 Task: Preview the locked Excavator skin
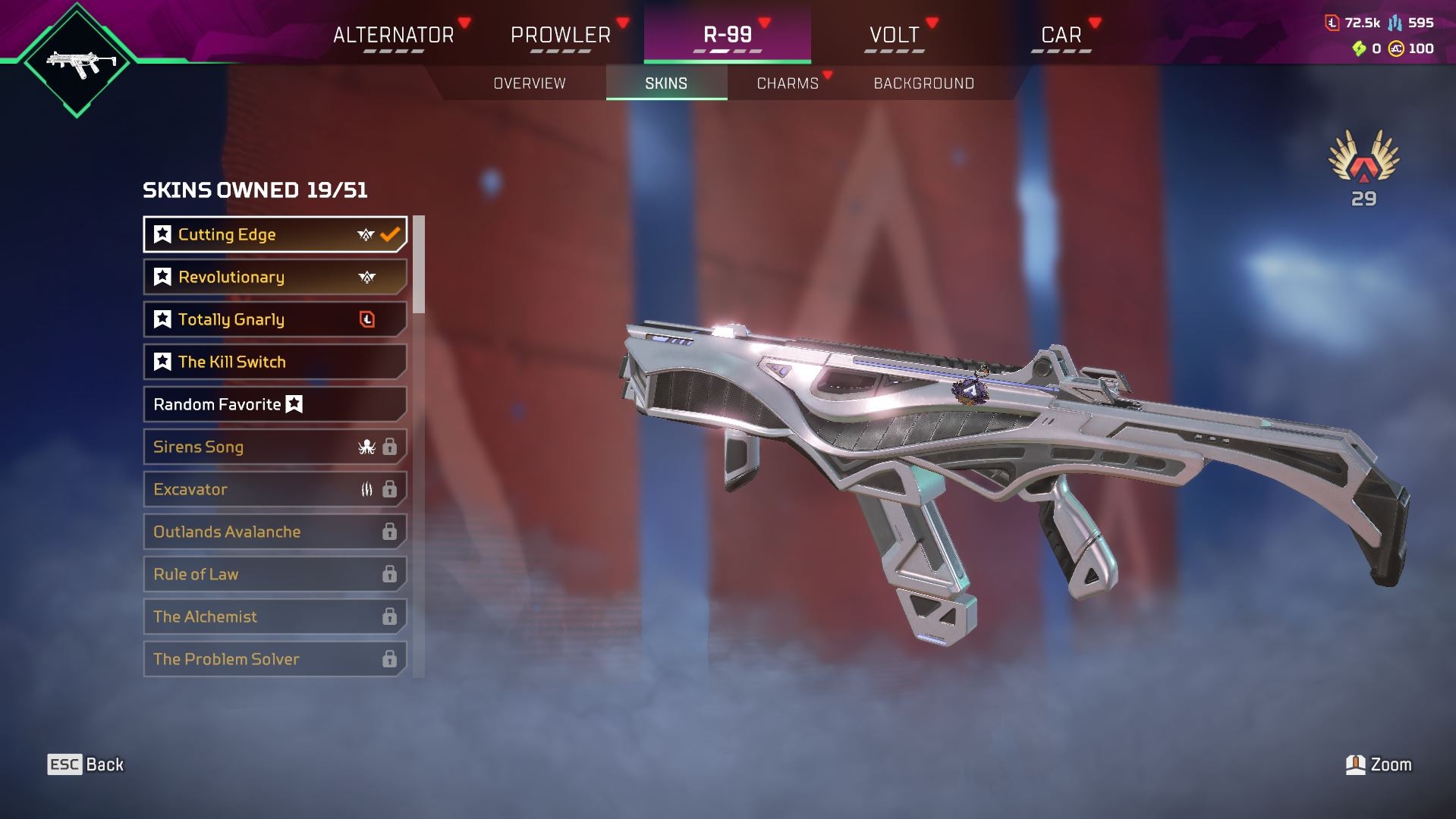coord(275,489)
